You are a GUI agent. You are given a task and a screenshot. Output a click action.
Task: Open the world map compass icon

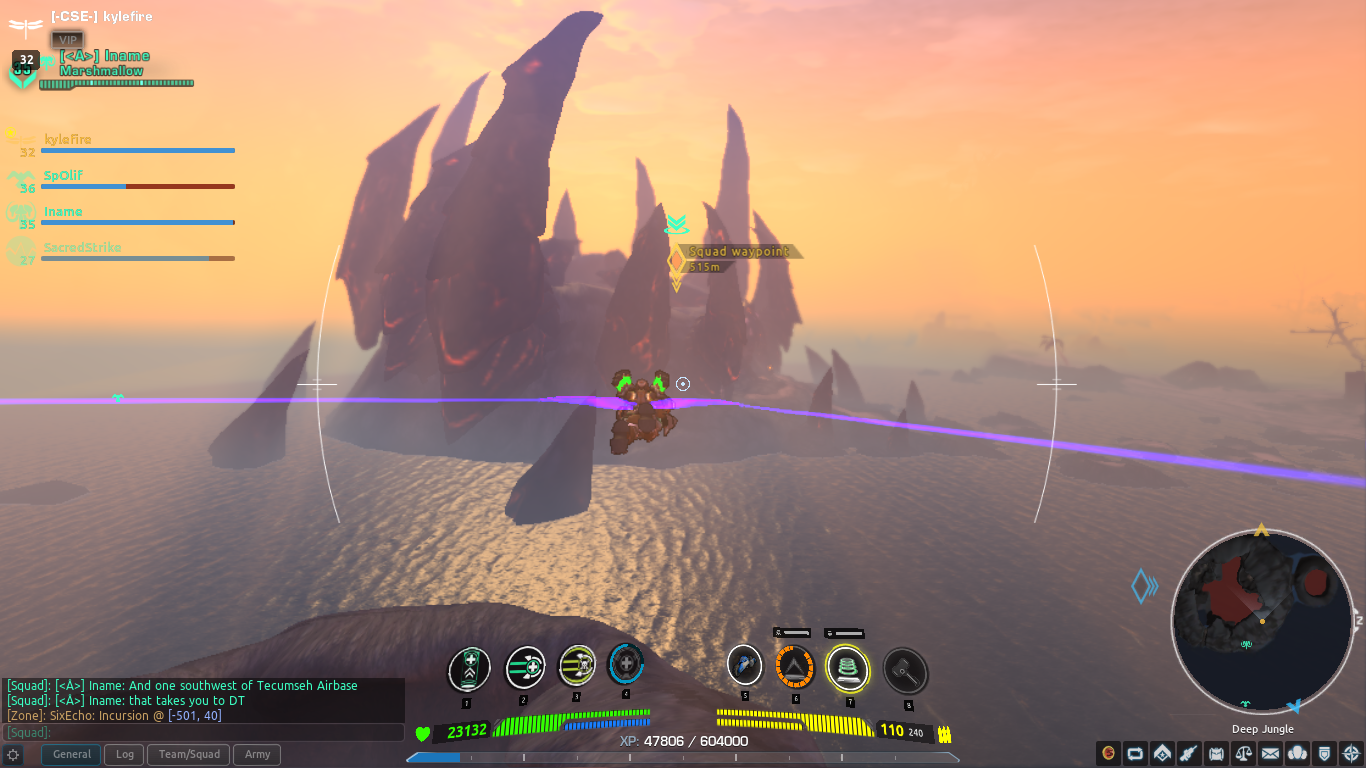point(1351,753)
